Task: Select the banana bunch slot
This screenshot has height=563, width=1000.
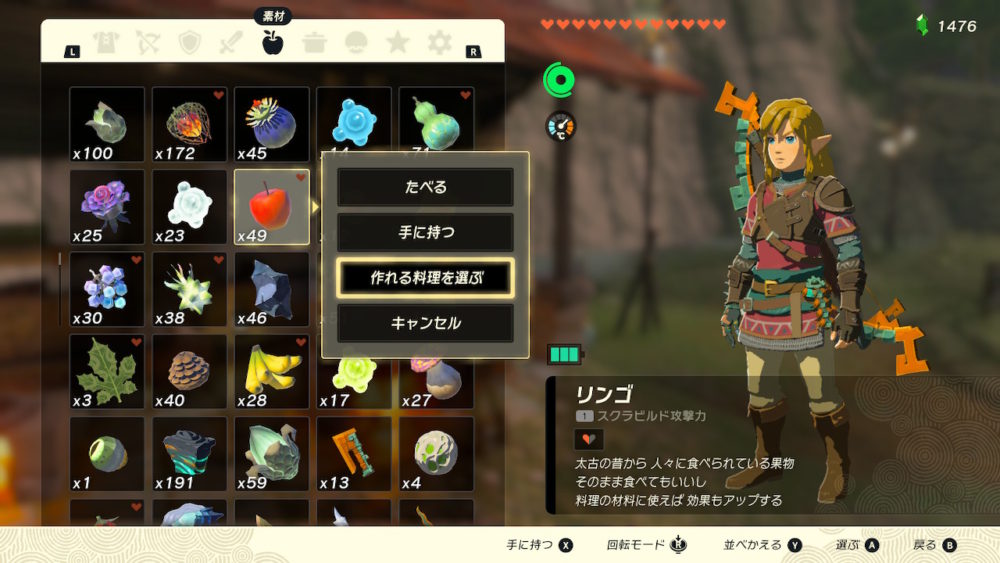Action: tap(271, 372)
